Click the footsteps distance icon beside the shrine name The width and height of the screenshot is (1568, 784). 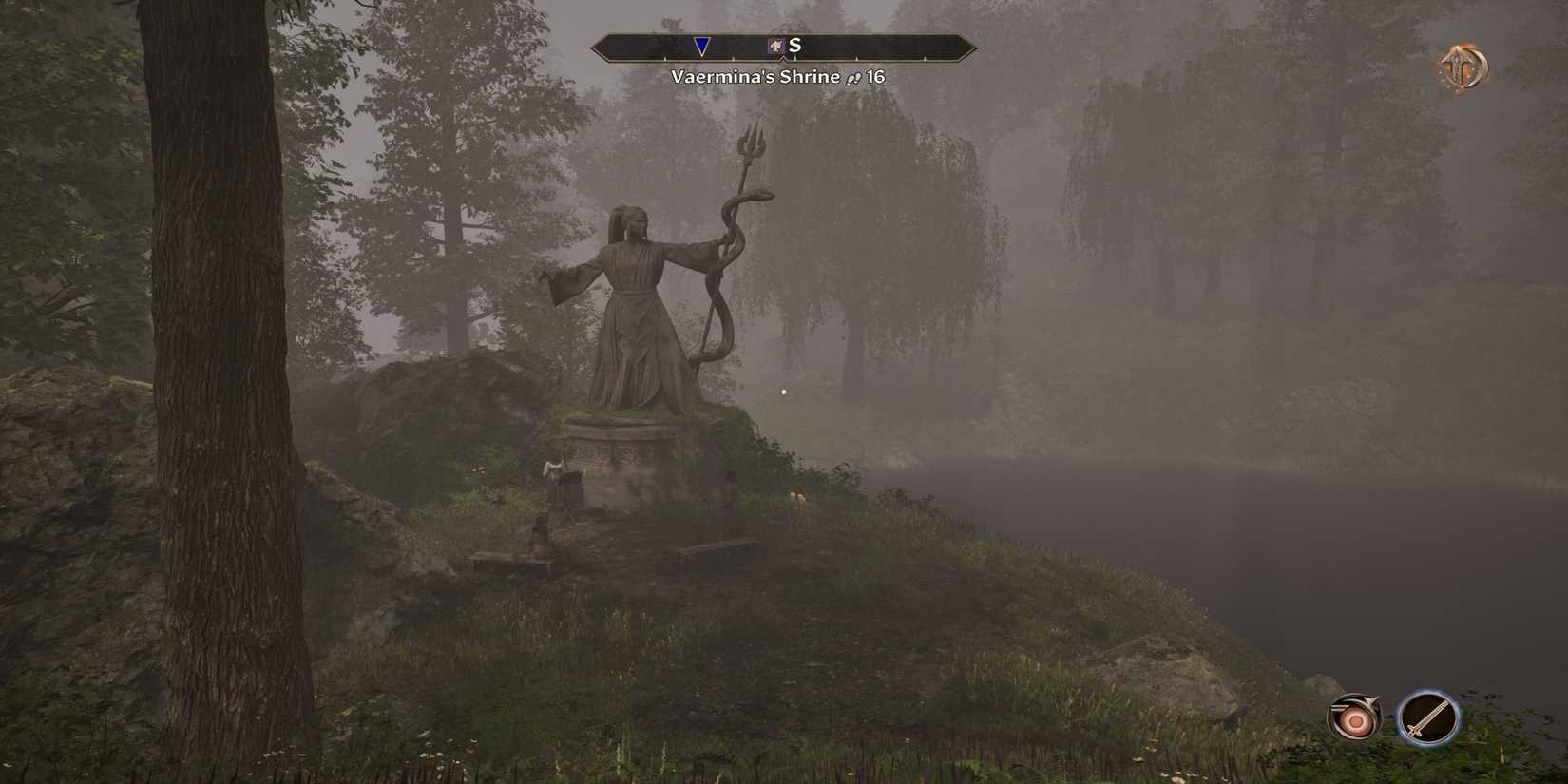point(853,77)
